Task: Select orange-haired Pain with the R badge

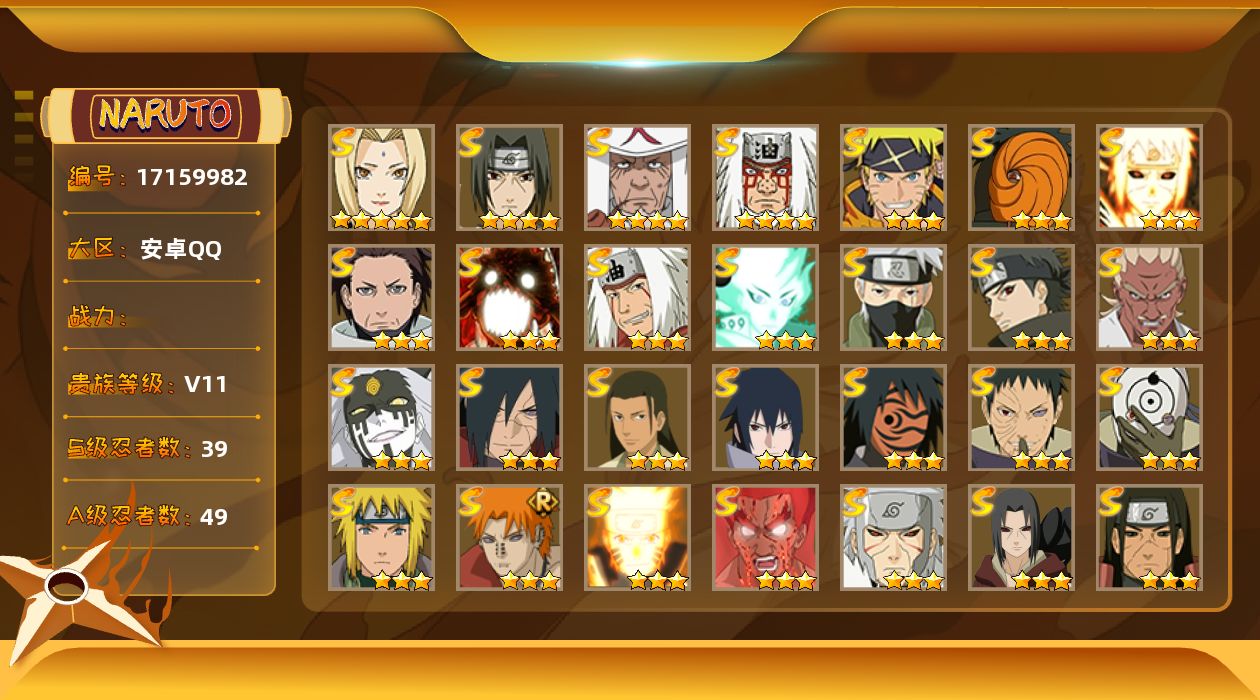Action: 509,537
